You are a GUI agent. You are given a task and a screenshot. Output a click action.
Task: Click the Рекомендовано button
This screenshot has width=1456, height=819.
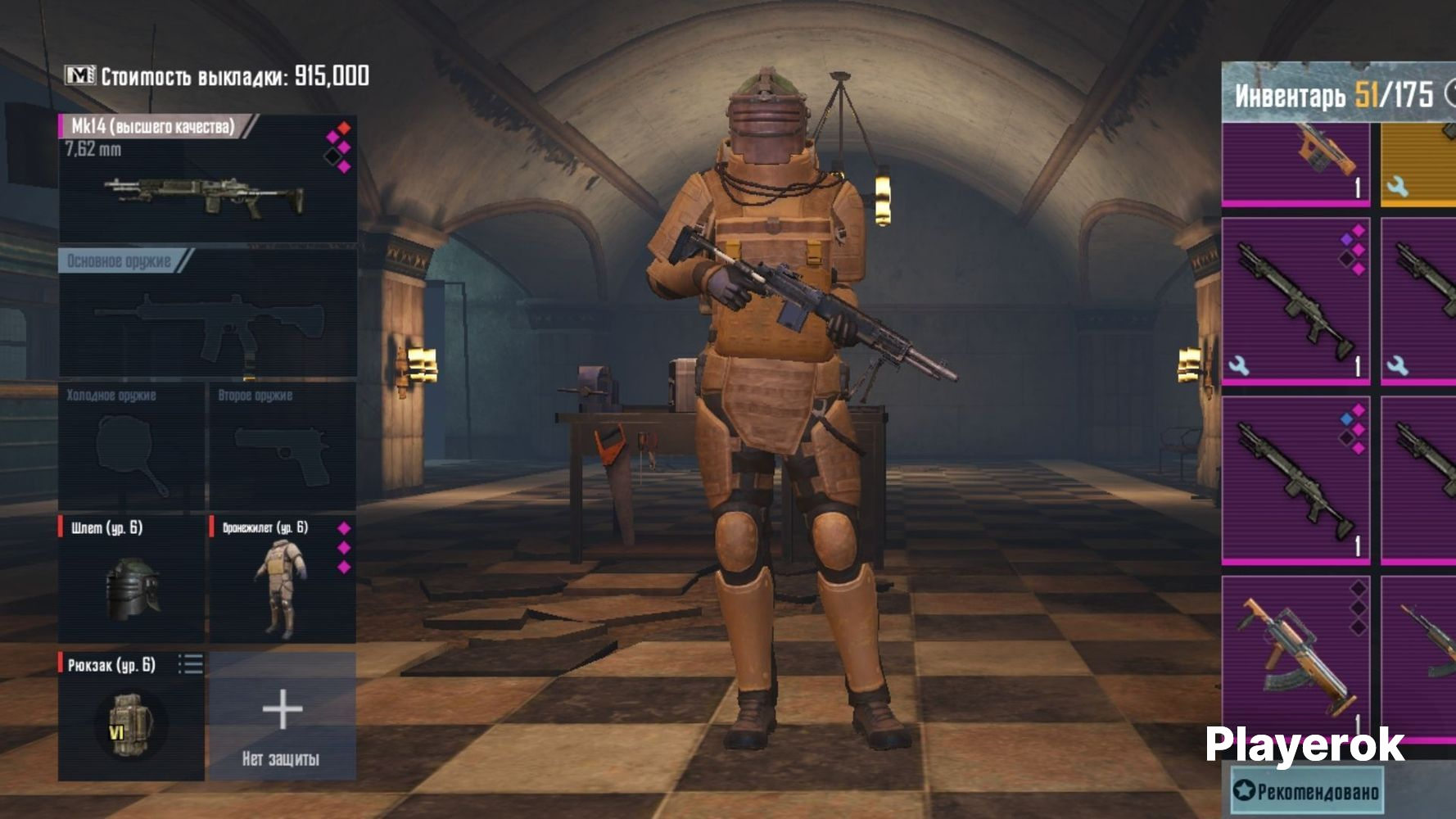tap(1307, 790)
